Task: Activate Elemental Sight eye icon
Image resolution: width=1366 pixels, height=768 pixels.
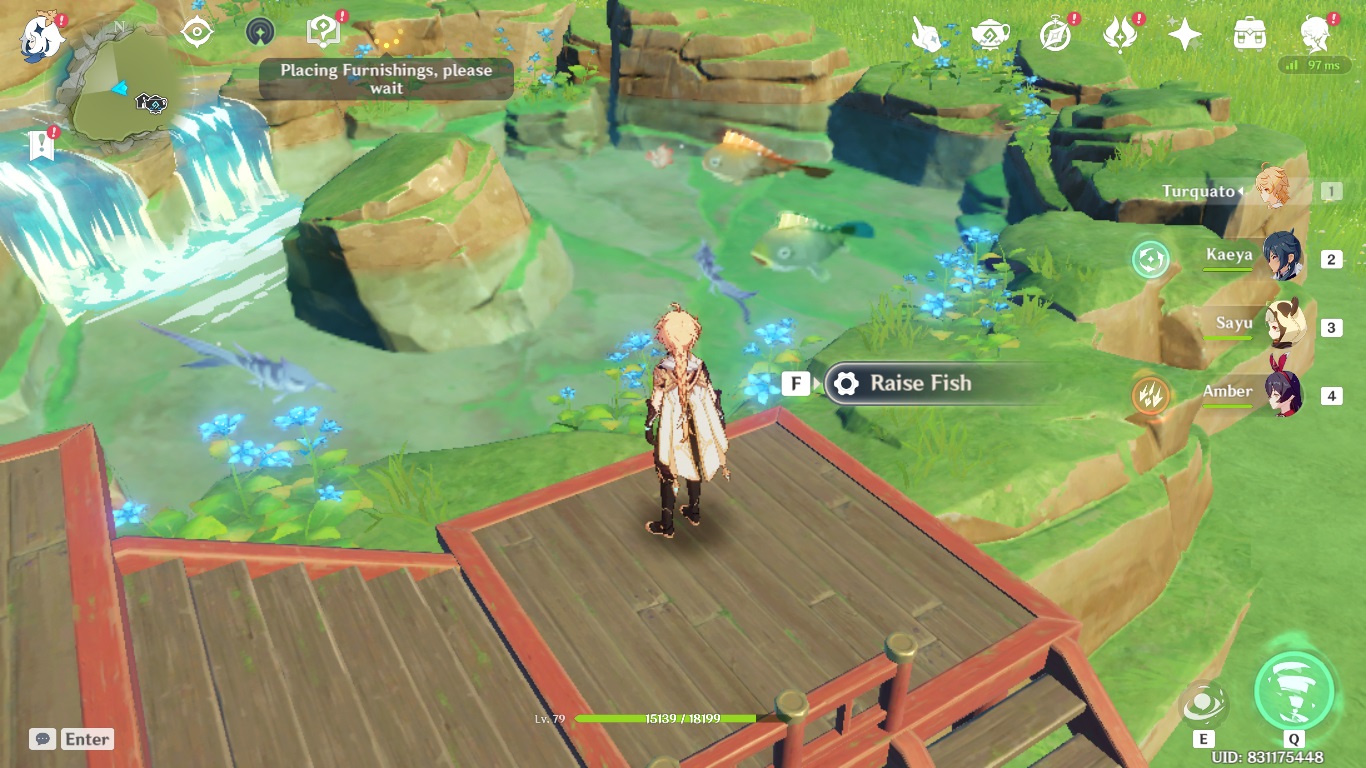Action: 197,32
